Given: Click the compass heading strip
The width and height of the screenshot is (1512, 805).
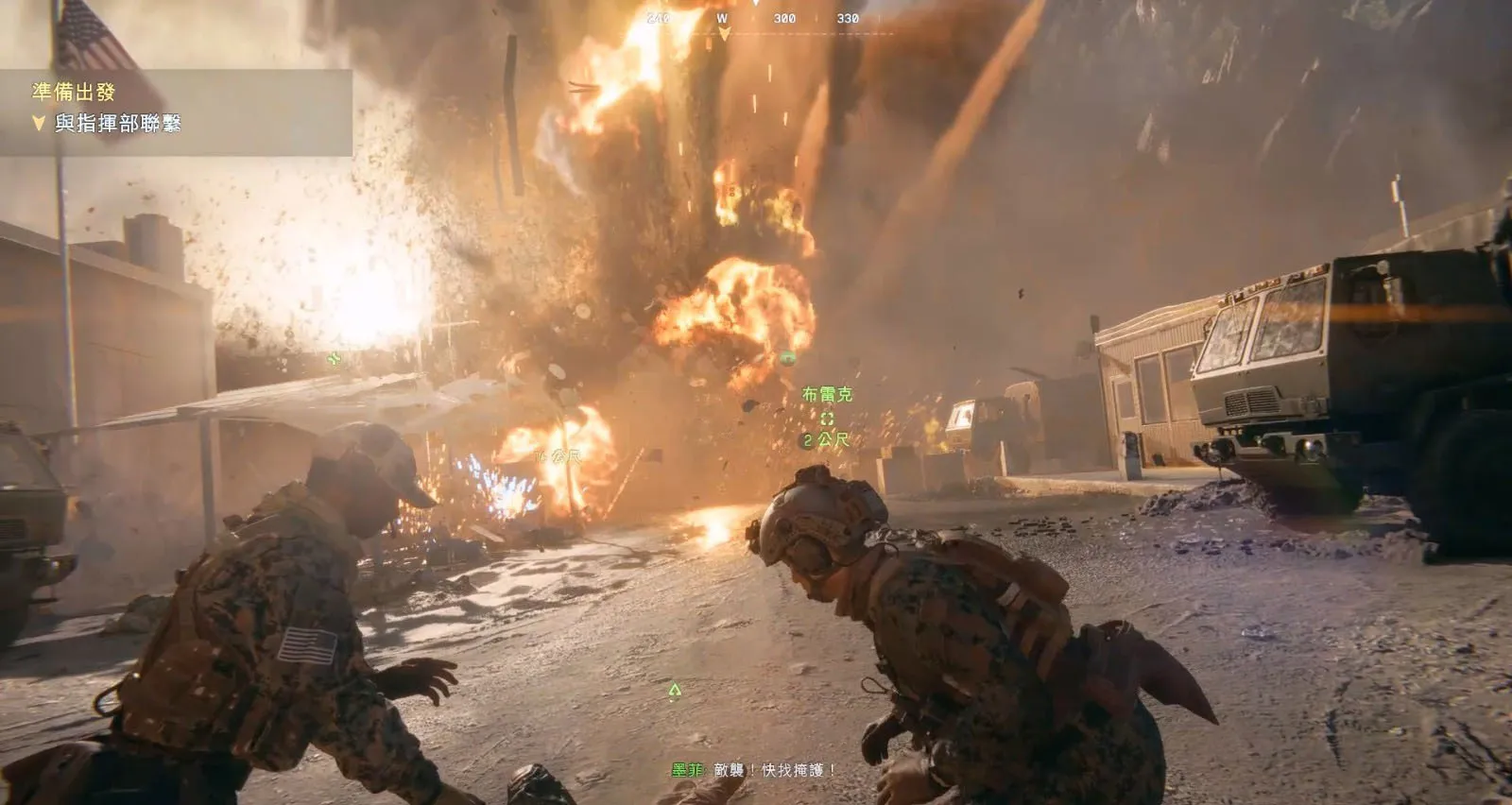Looking at the screenshot, I should 756,19.
